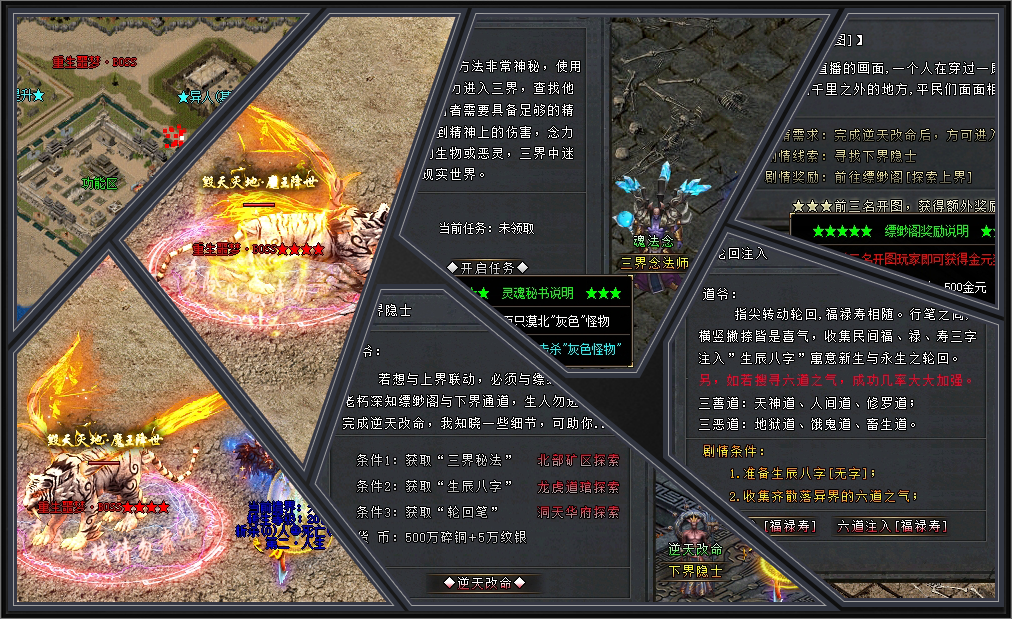Choose the 六道注入[福禄寿] option
Viewport: 1012px width, 619px height.
point(891,526)
